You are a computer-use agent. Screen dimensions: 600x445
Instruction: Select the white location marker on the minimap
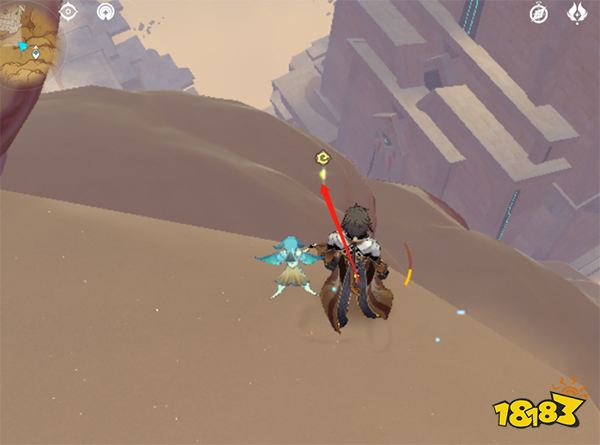pos(37,52)
